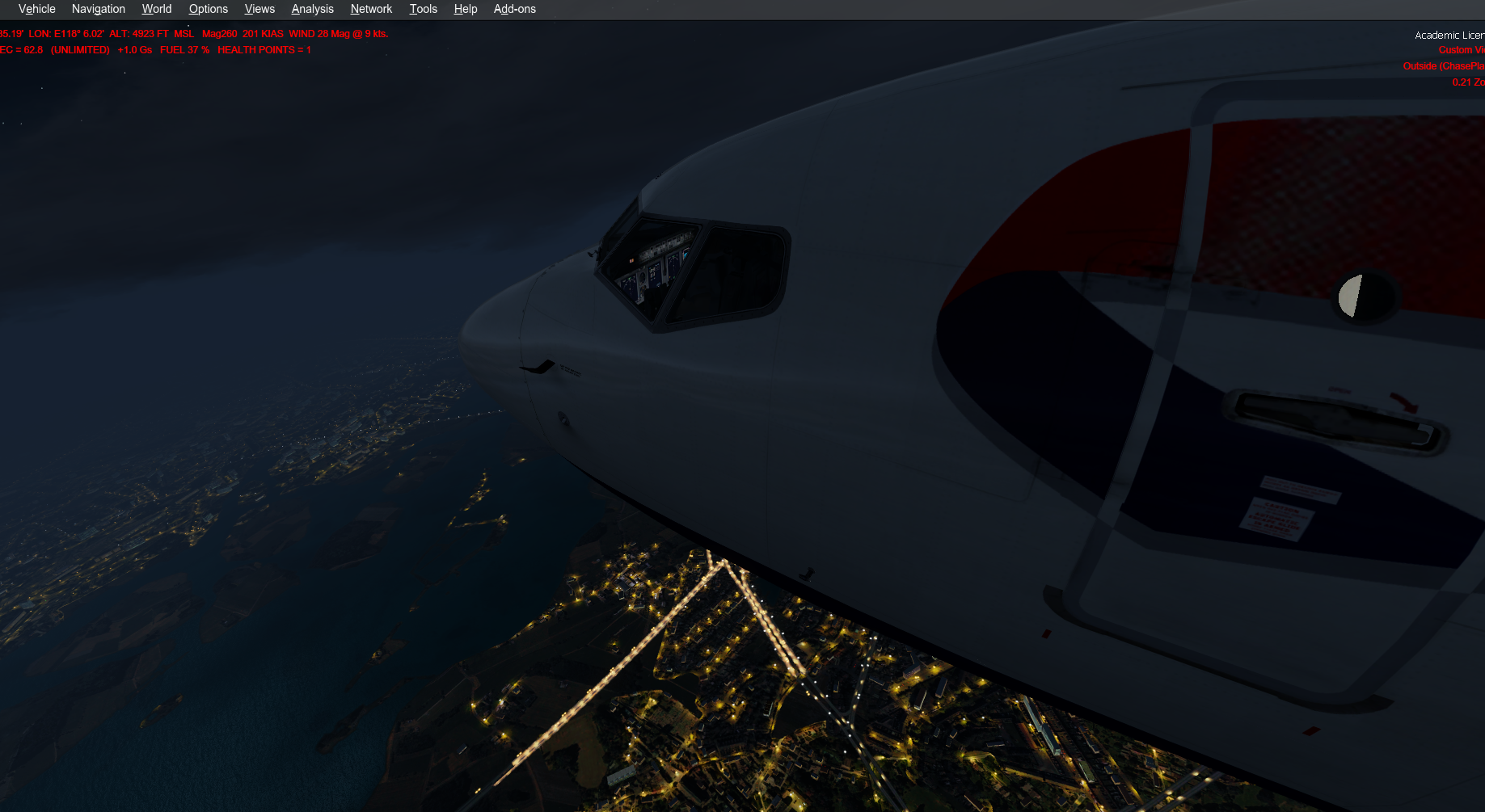Open the Help menu
The image size is (1485, 812).
click(466, 9)
